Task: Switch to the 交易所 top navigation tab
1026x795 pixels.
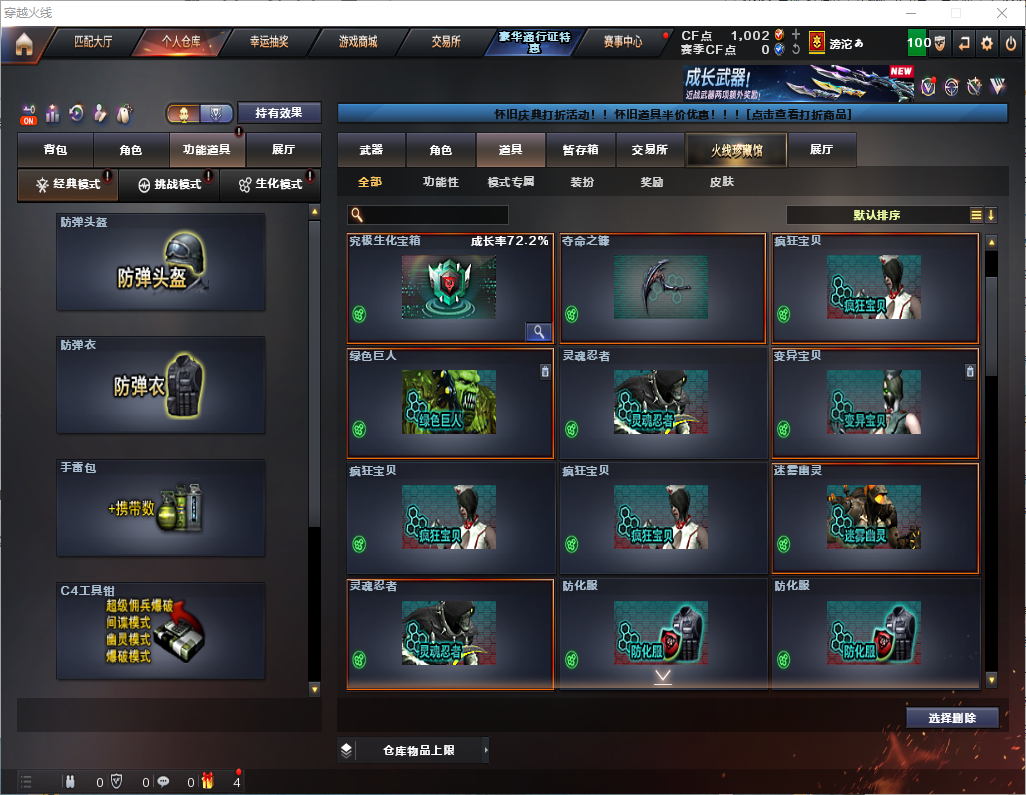Action: 446,42
